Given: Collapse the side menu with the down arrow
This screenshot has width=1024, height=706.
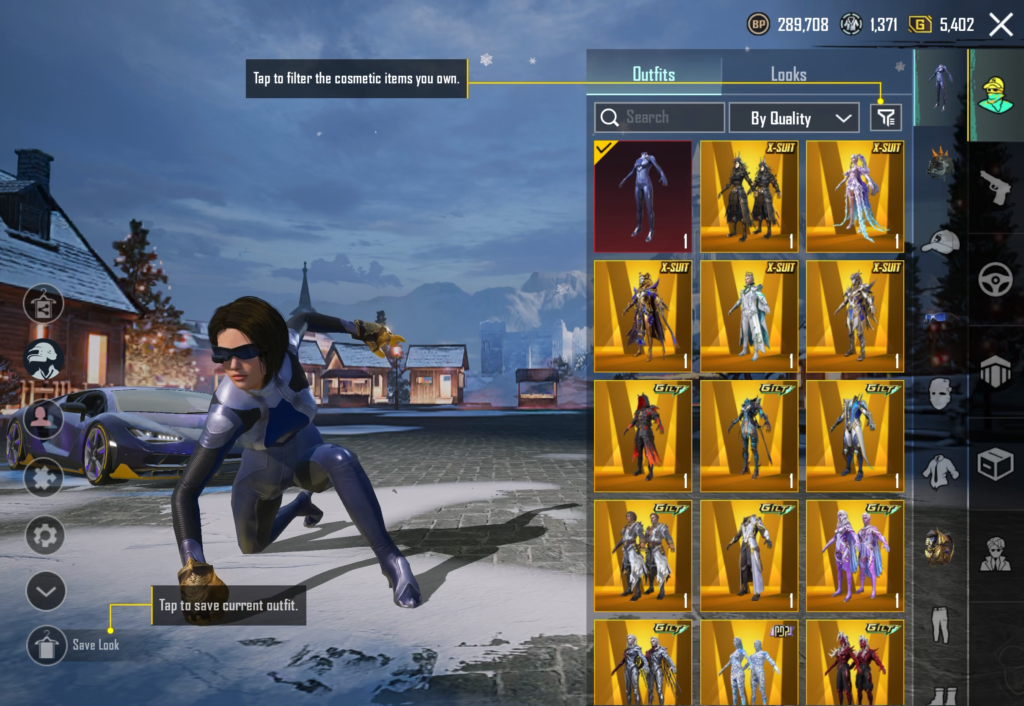Looking at the screenshot, I should tap(45, 591).
